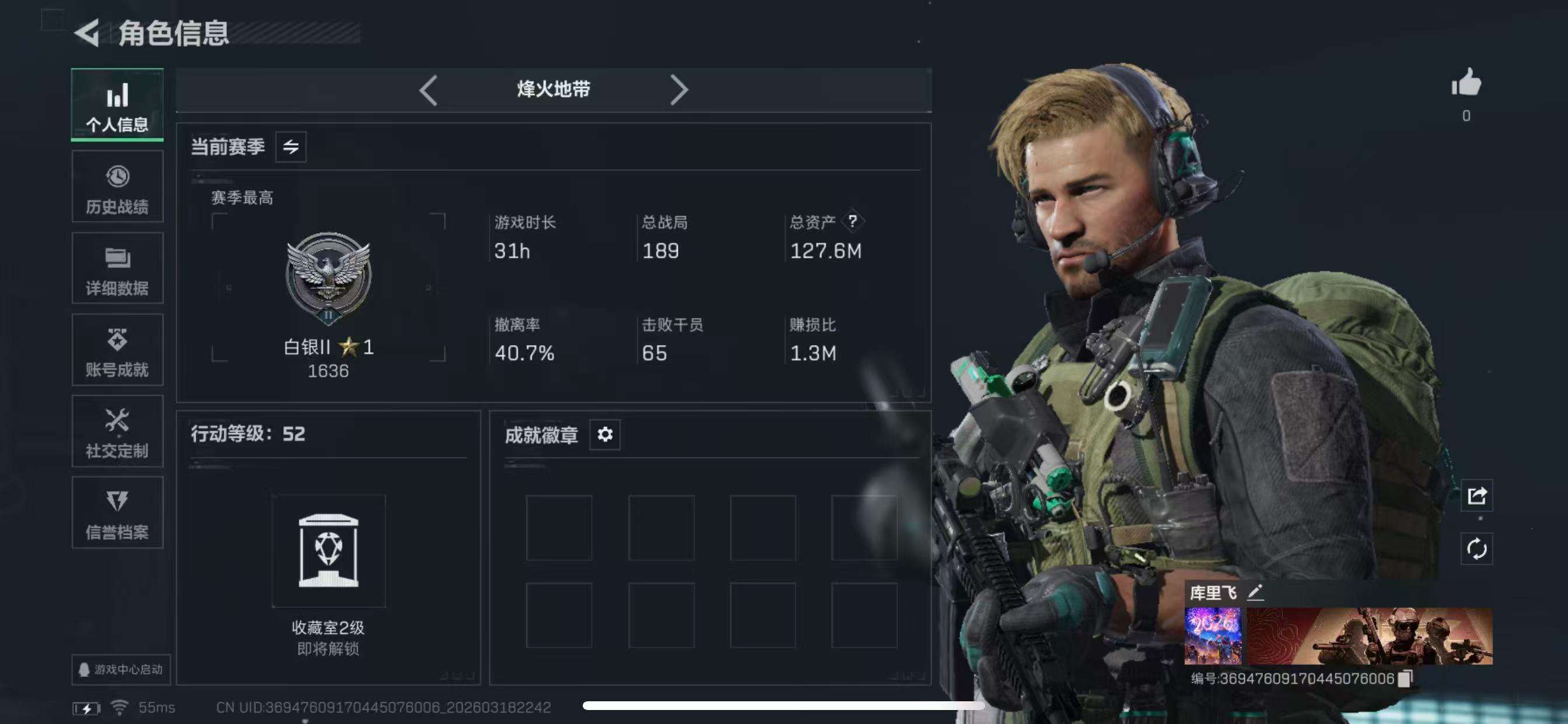Click the left arrow beside 烽火地带
1568x724 pixels.
click(x=429, y=90)
